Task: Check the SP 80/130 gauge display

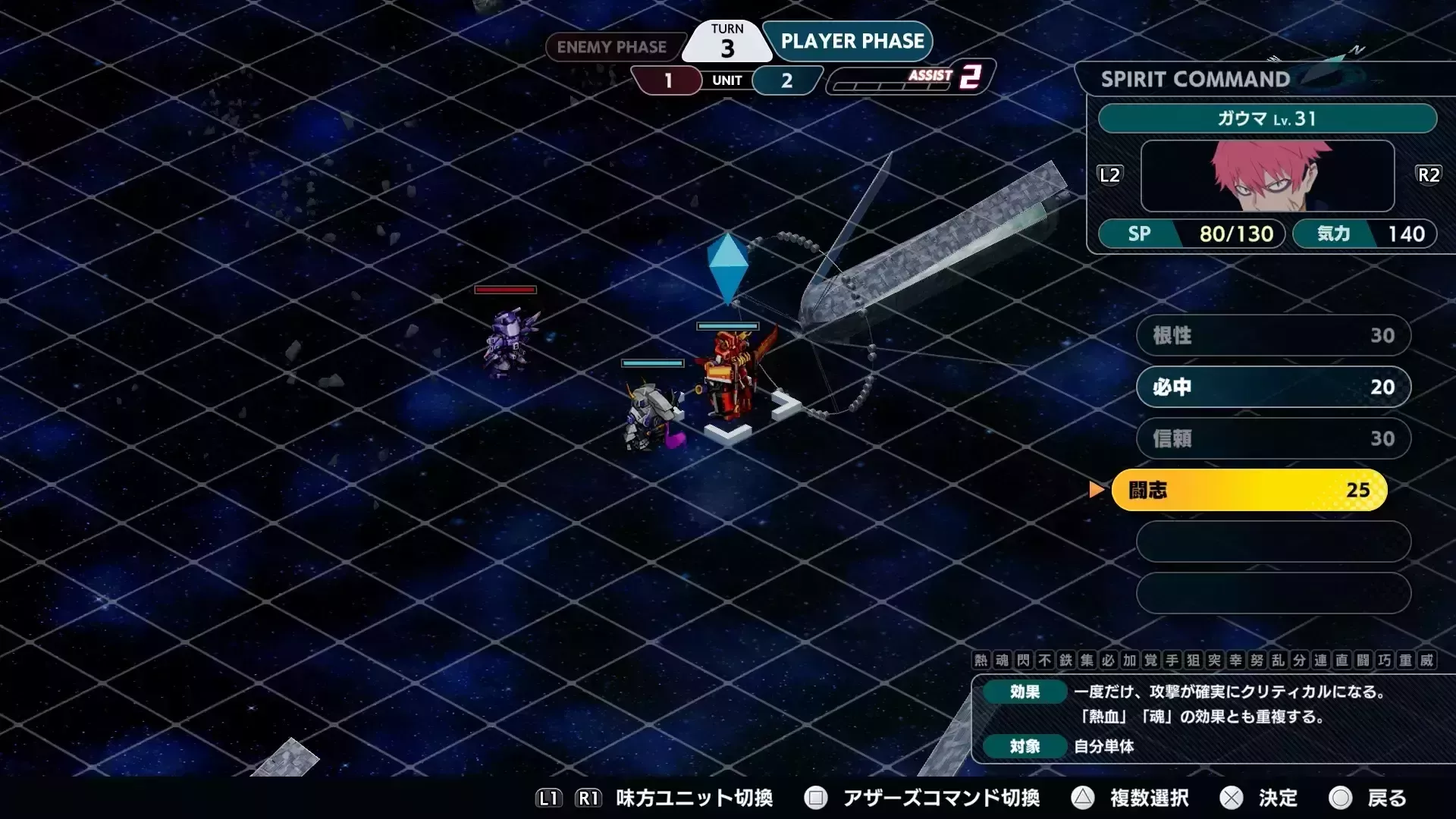Action: coord(1191,234)
